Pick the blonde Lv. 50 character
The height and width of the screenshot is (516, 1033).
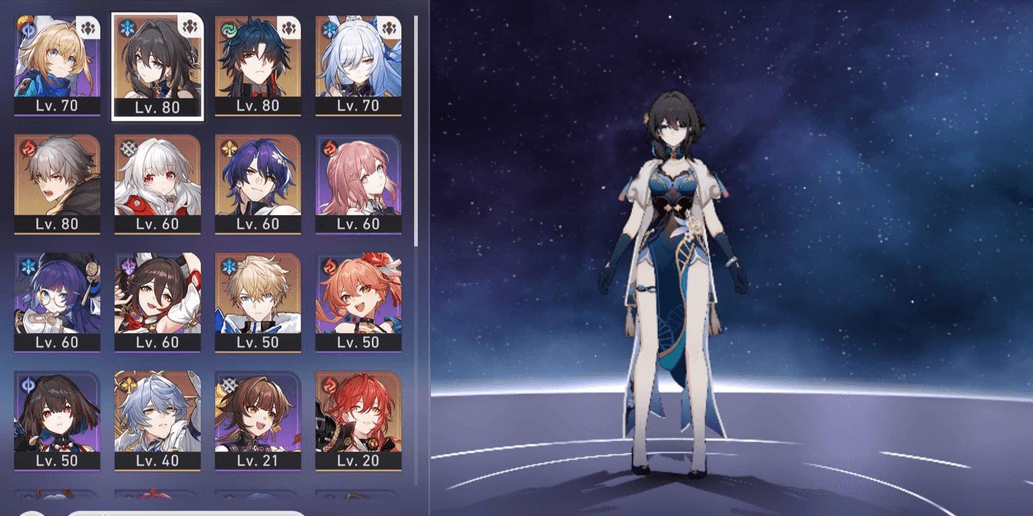257,295
